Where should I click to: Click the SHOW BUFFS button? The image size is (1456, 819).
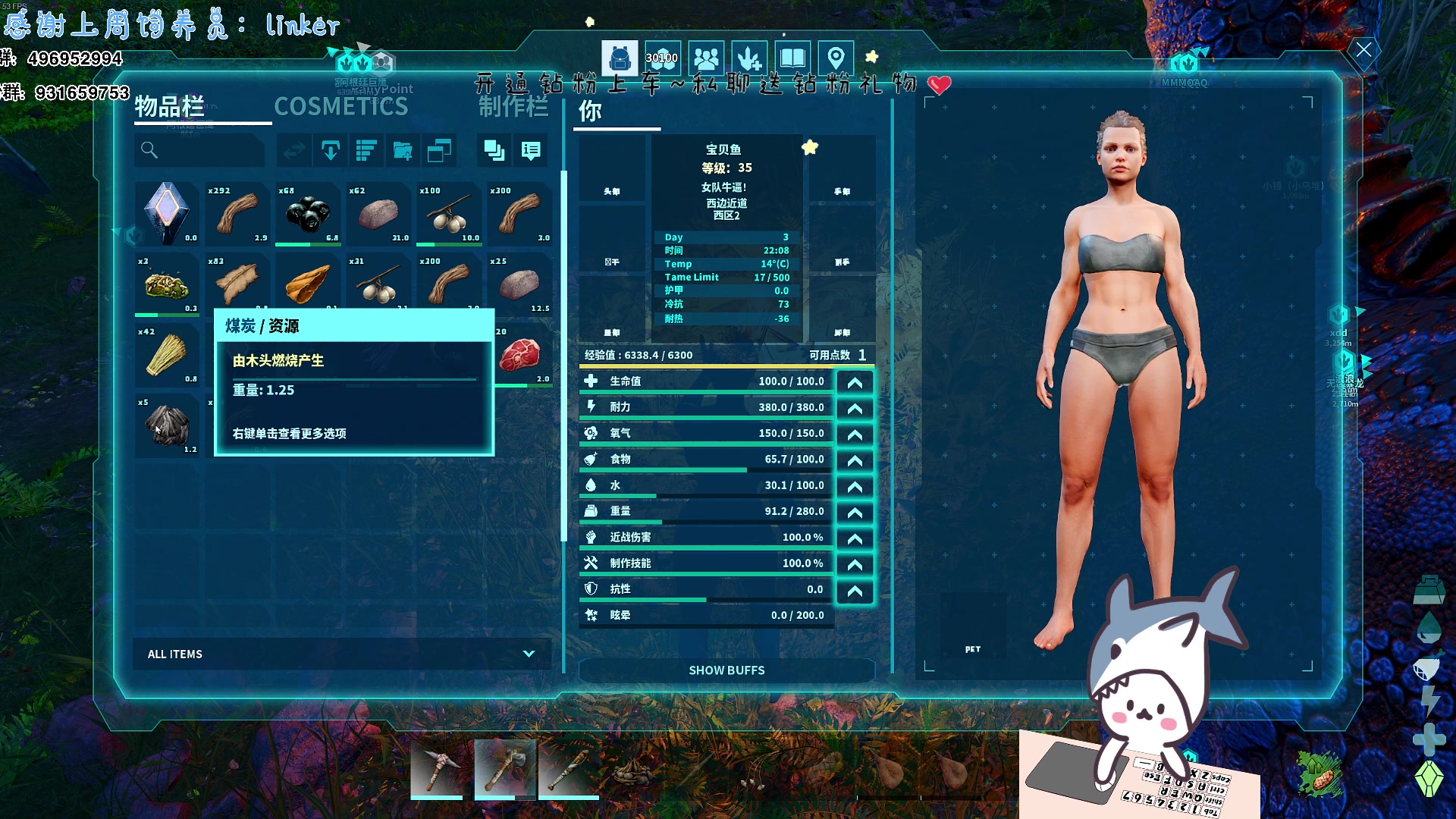[726, 670]
